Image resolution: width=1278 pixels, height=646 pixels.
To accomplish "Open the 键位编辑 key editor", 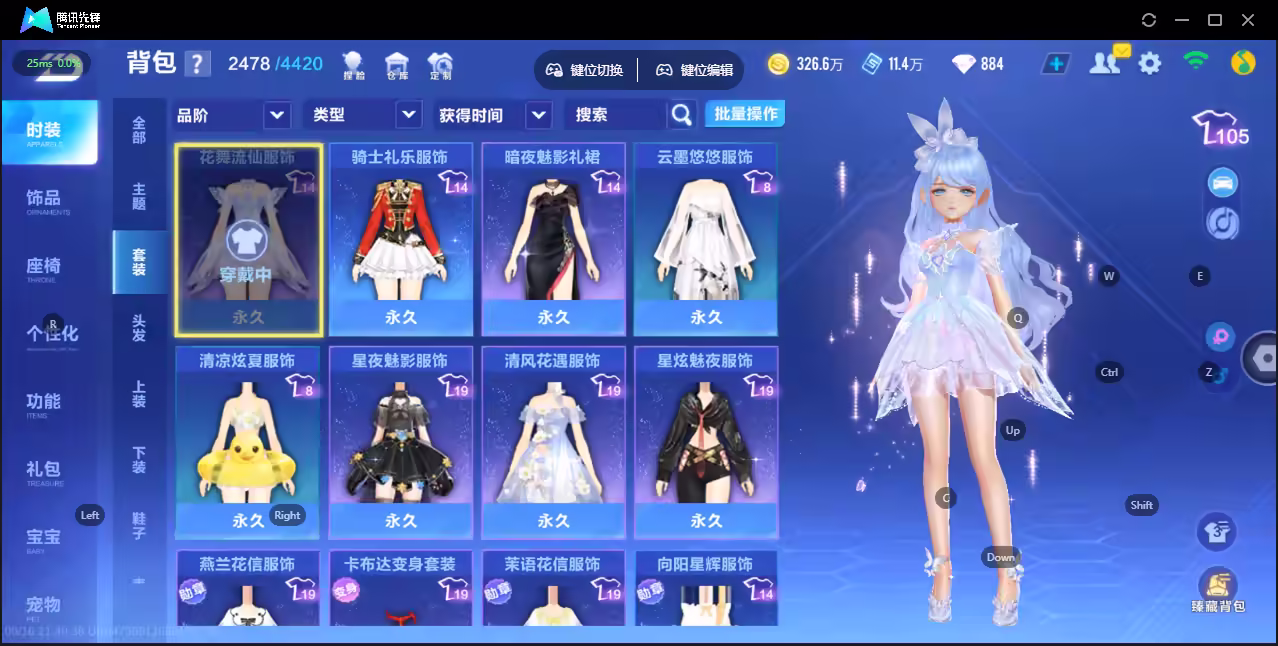I will point(695,70).
